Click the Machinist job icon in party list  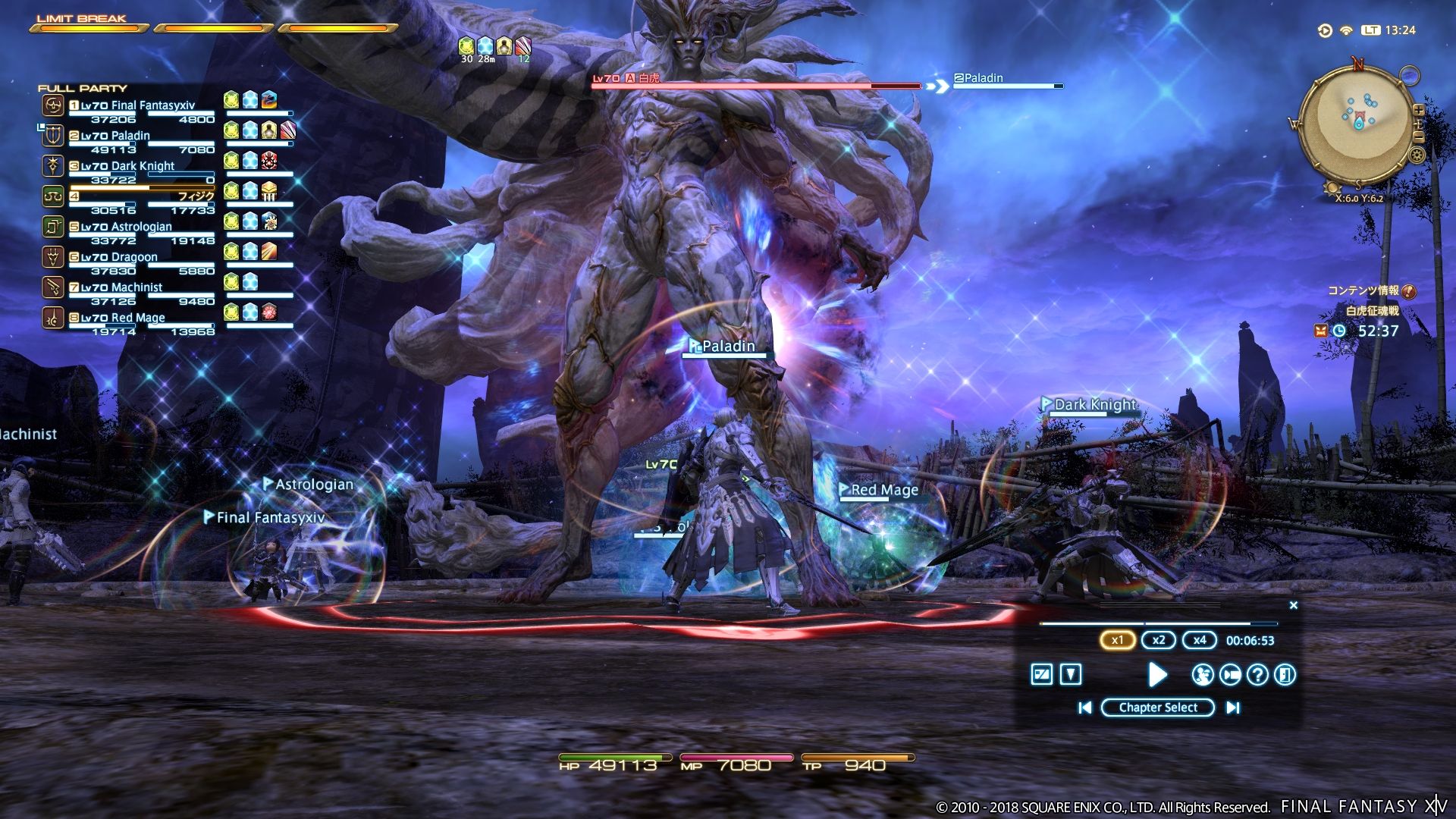coord(52,288)
